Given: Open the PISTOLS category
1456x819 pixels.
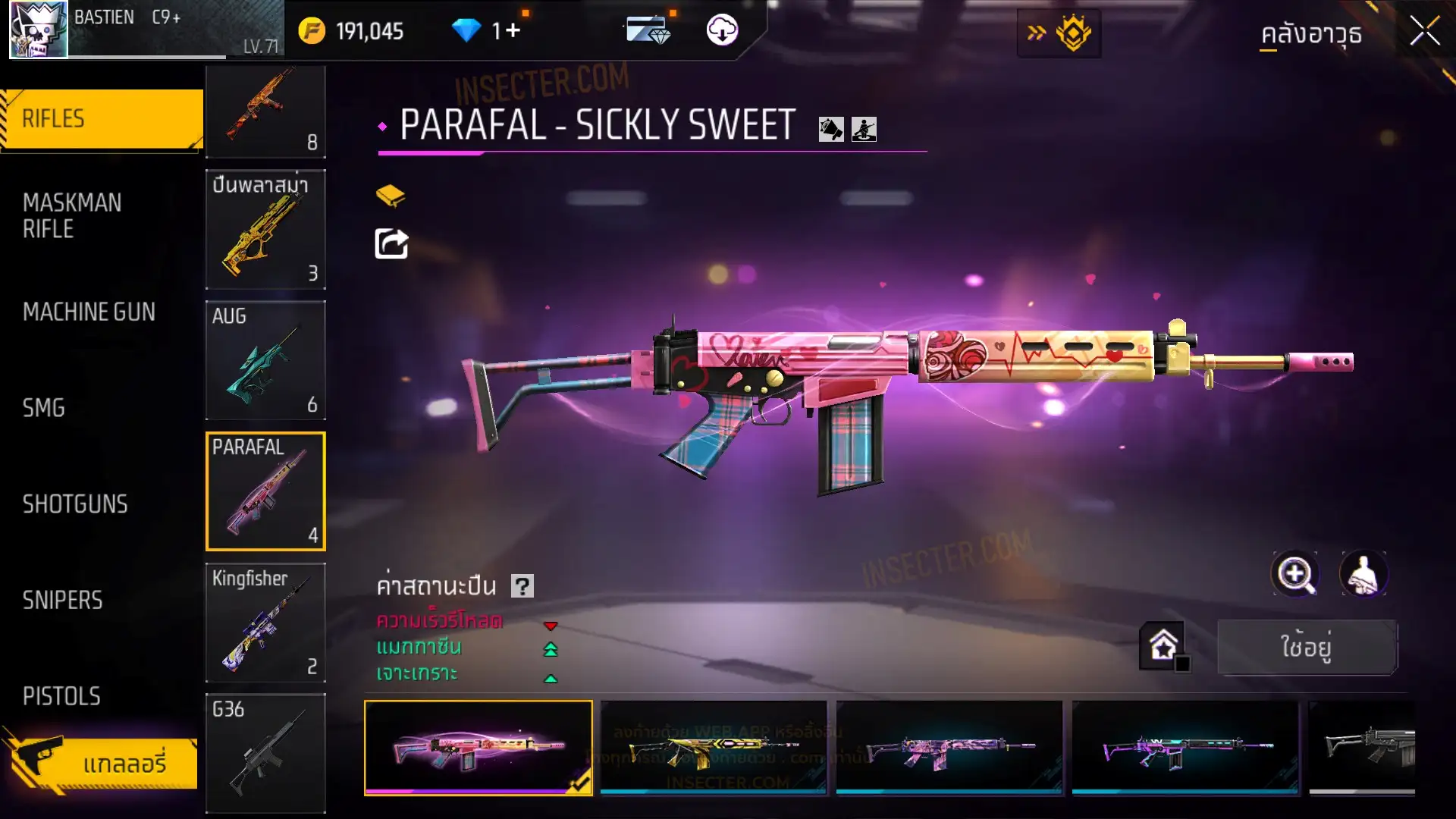Looking at the screenshot, I should tap(61, 696).
